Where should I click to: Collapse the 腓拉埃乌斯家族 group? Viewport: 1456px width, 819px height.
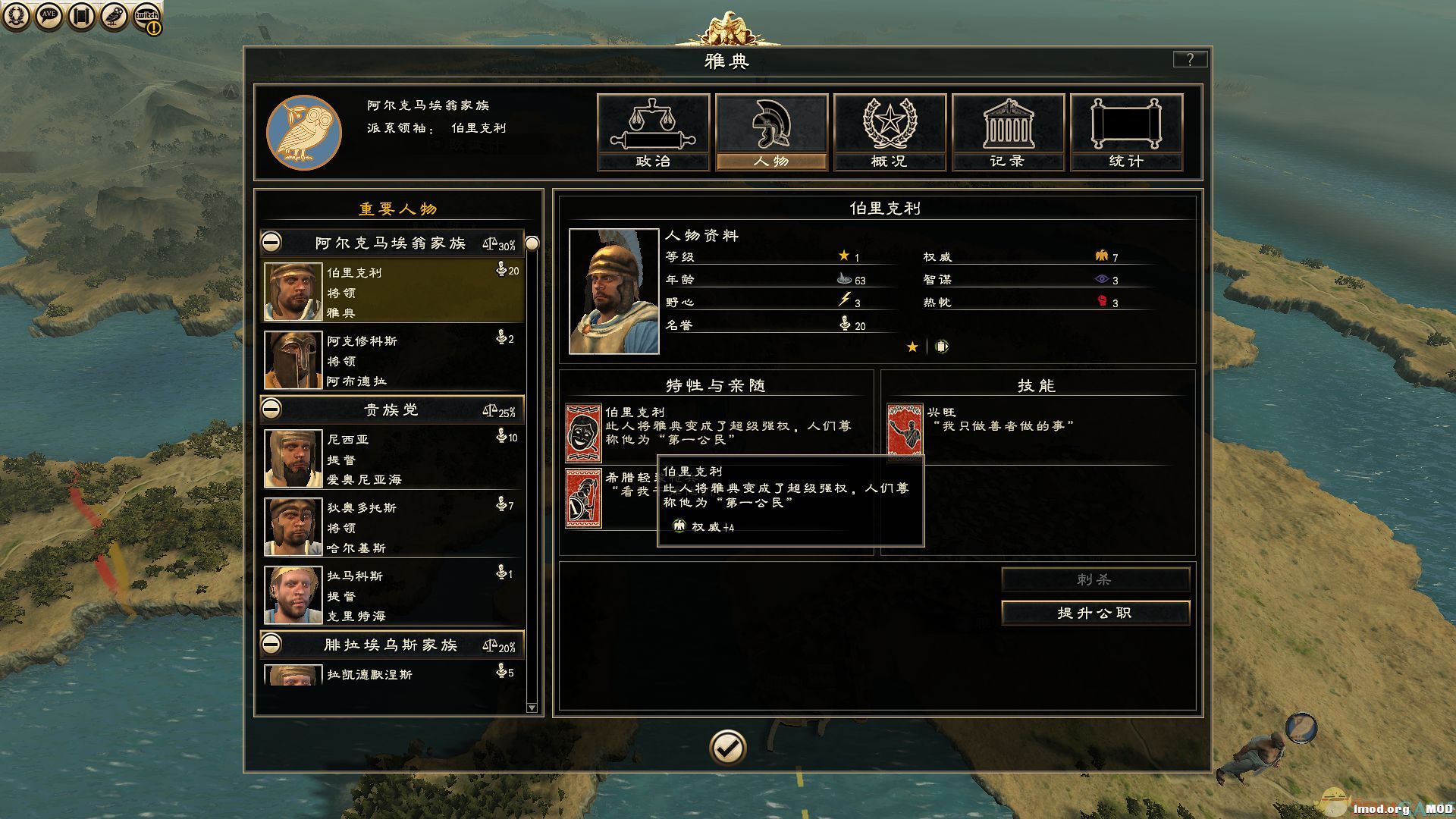(272, 644)
